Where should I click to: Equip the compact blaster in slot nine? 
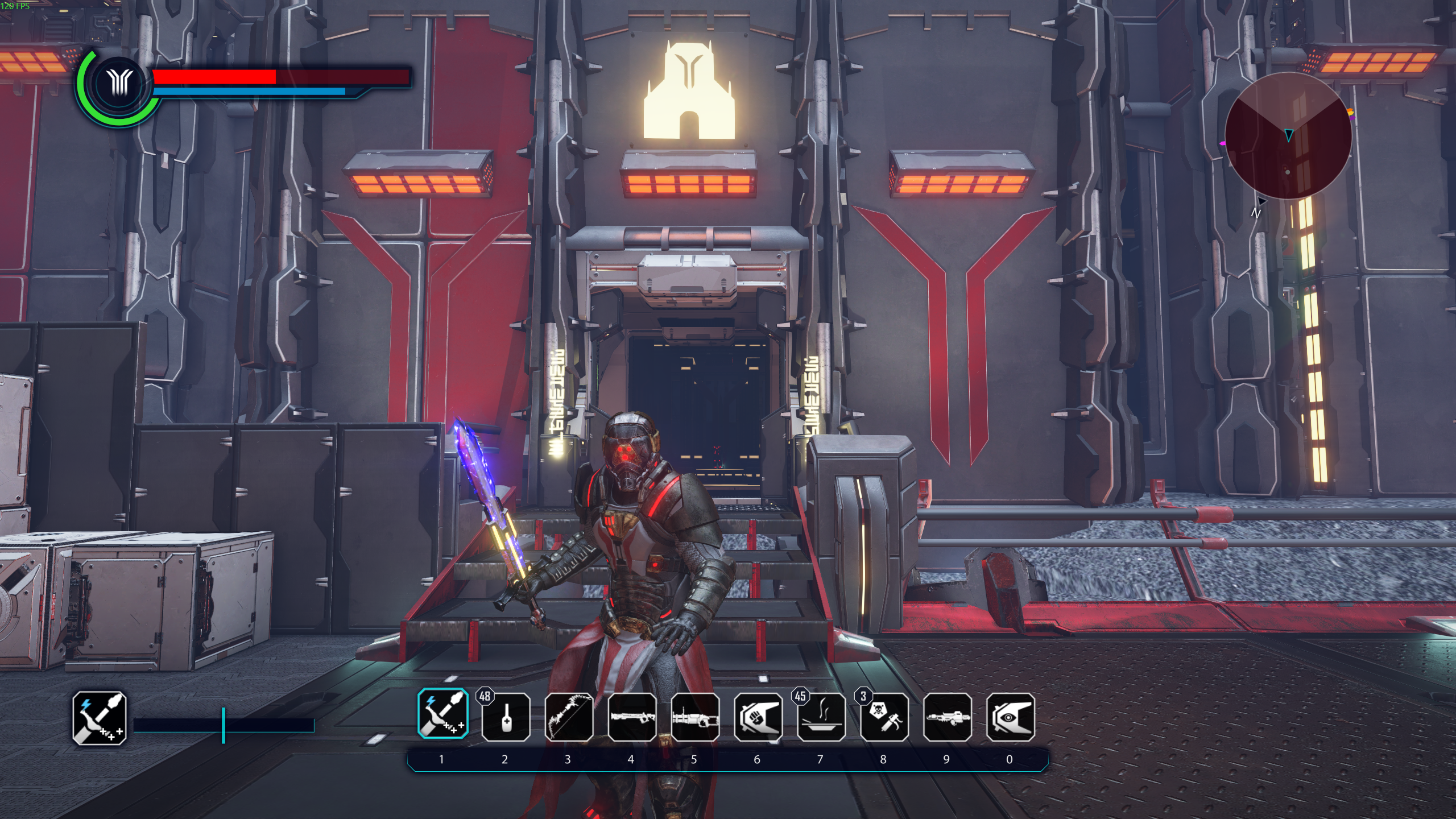pyautogui.click(x=948, y=717)
